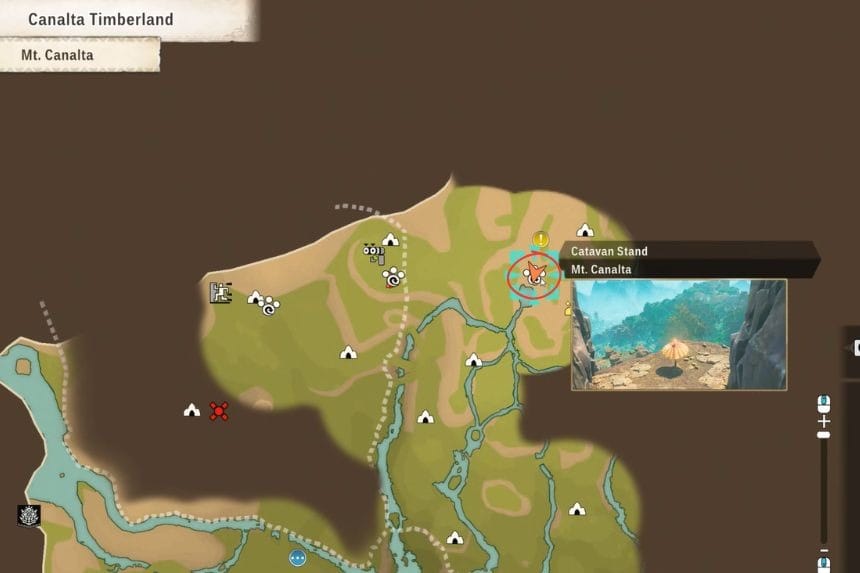The width and height of the screenshot is (860, 573).
Task: Select the monster emblem icon at left edge
Action: pyautogui.click(x=29, y=515)
